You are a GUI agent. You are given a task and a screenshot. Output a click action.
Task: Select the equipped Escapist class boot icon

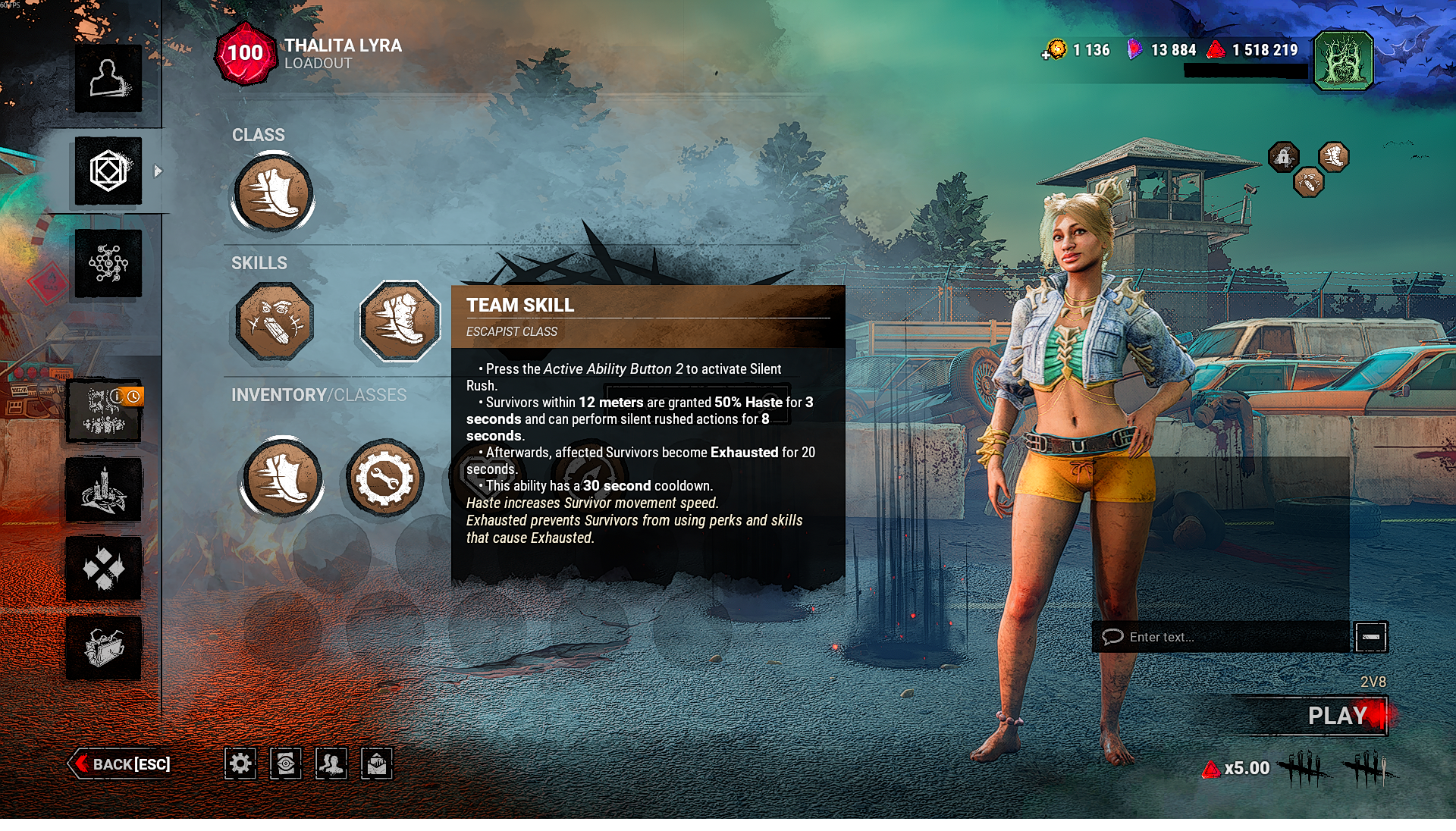273,193
